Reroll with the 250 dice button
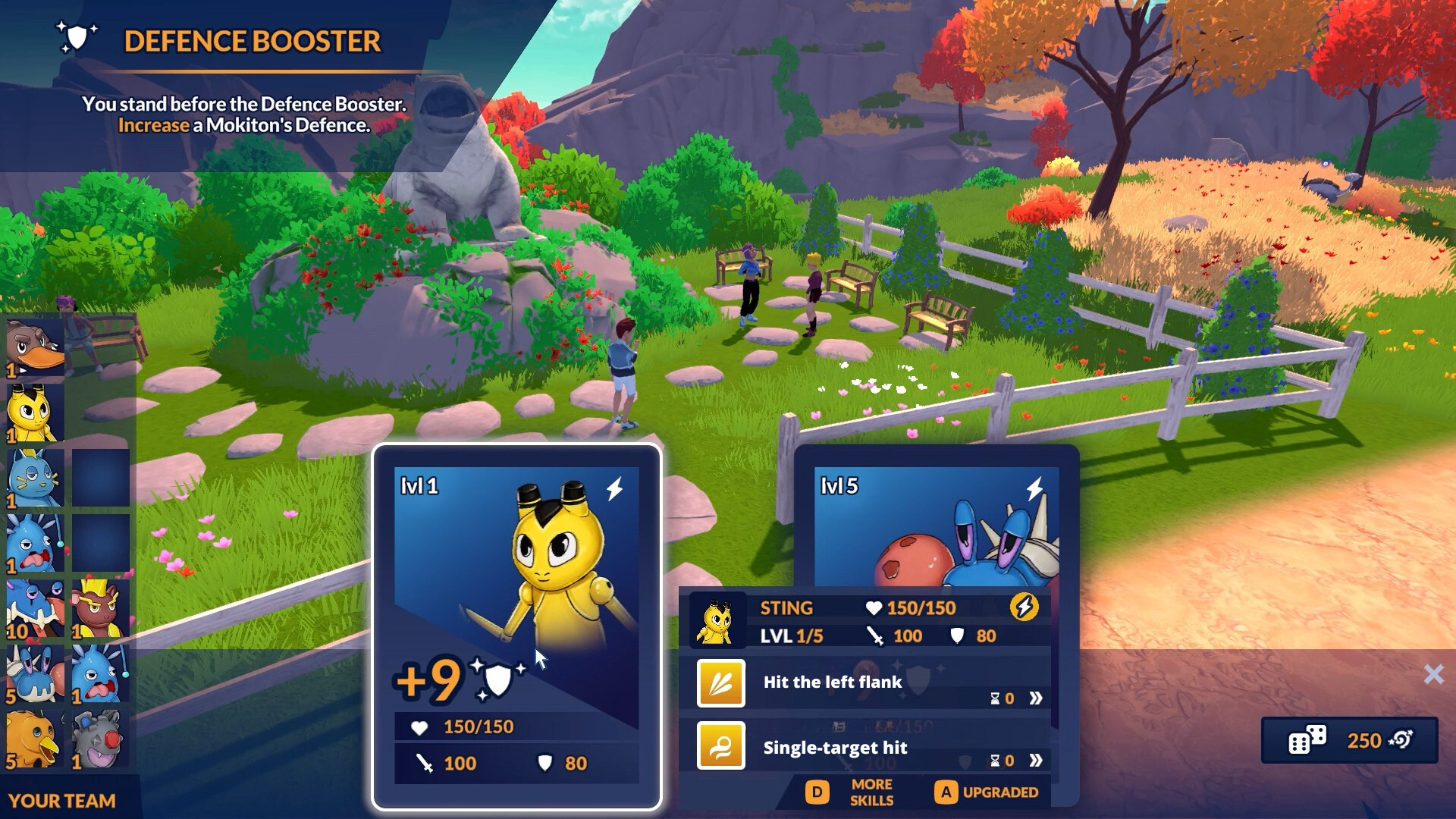The image size is (1456, 819). 1349,740
